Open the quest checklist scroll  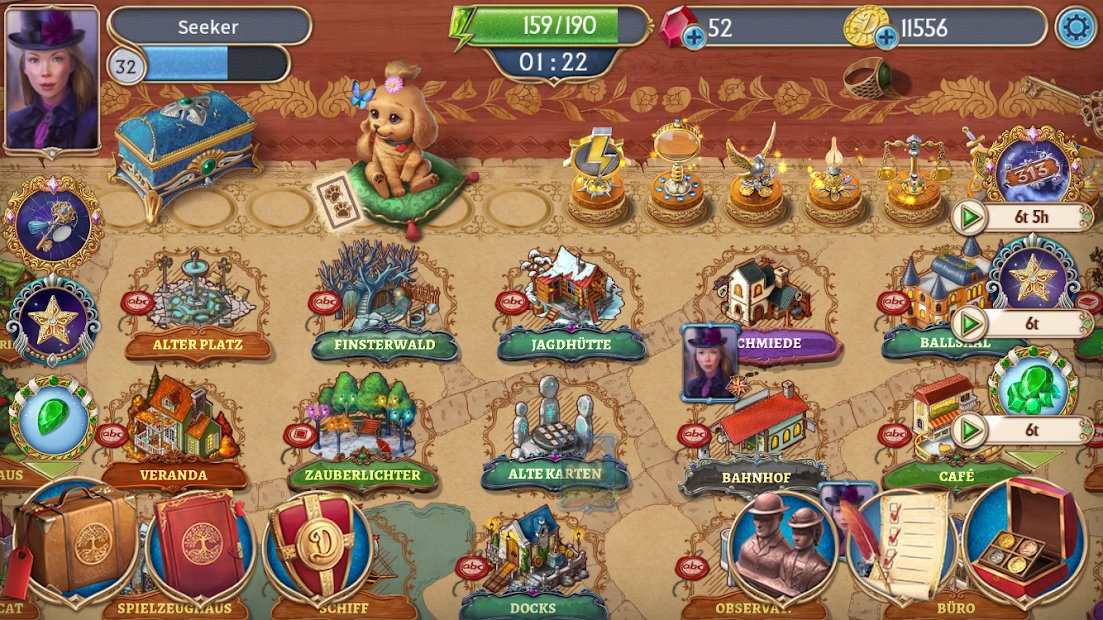pyautogui.click(x=902, y=545)
